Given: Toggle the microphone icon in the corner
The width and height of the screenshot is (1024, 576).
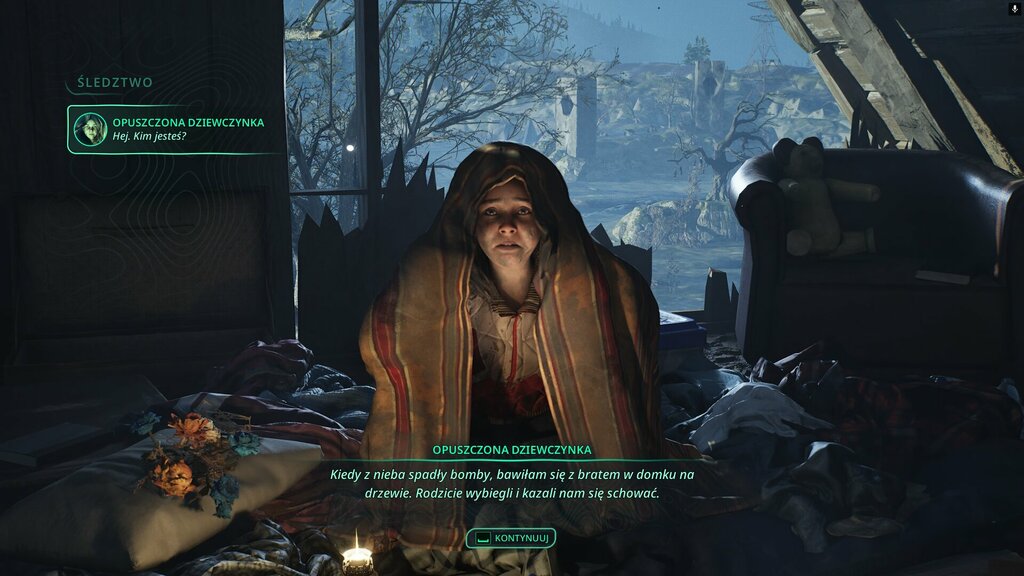Looking at the screenshot, I should pyautogui.click(x=1015, y=8).
